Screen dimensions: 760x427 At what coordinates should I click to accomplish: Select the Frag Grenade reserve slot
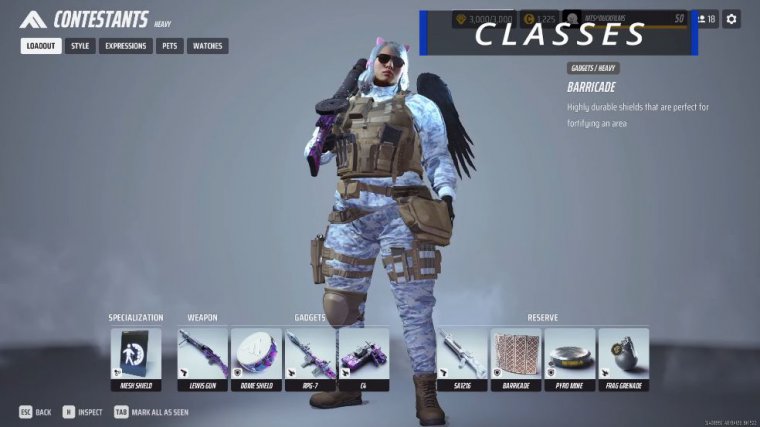[624, 358]
